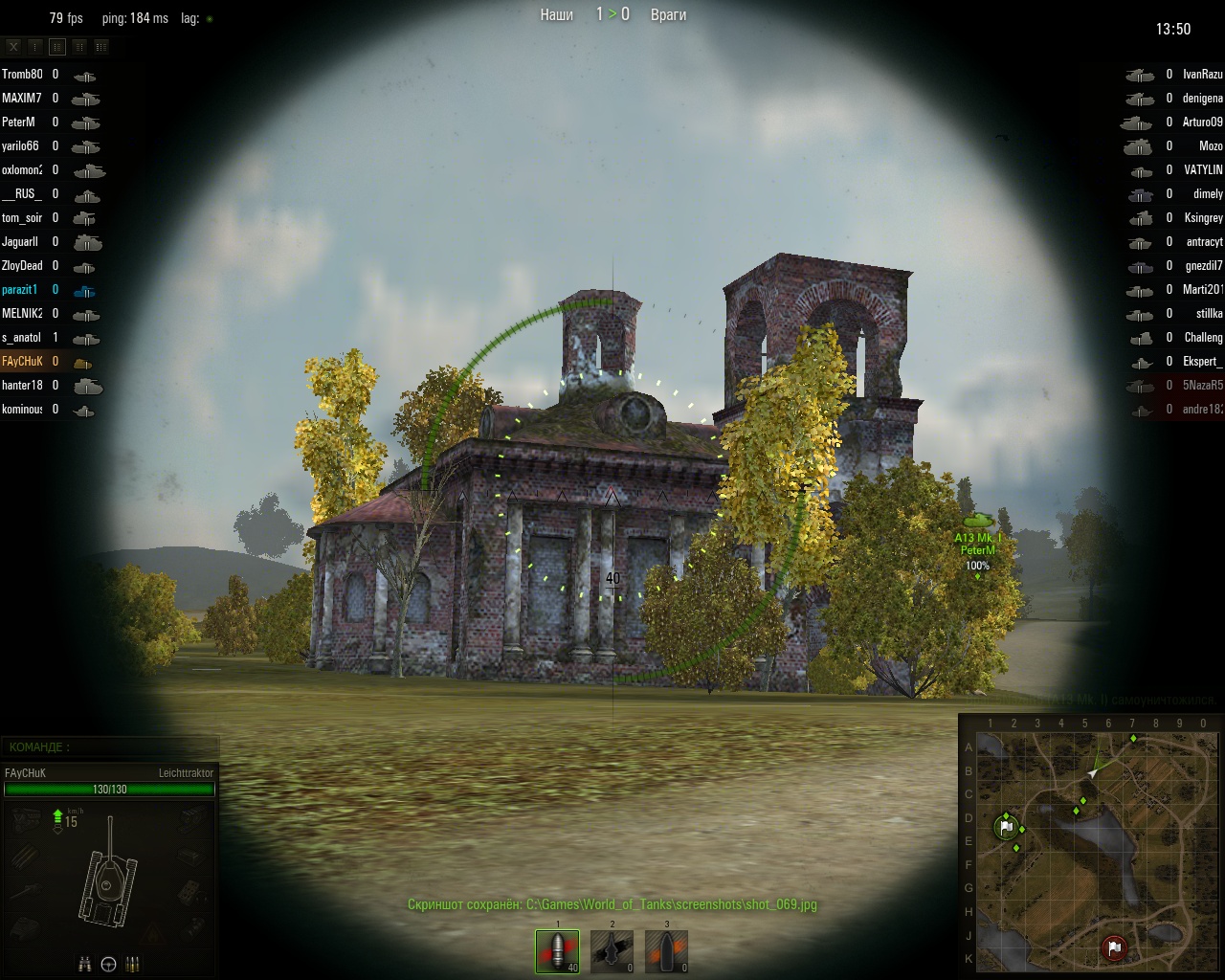The height and width of the screenshot is (980, 1225).
Task: Pick hanter18 from the allied roster
Action: pyautogui.click(x=22, y=385)
